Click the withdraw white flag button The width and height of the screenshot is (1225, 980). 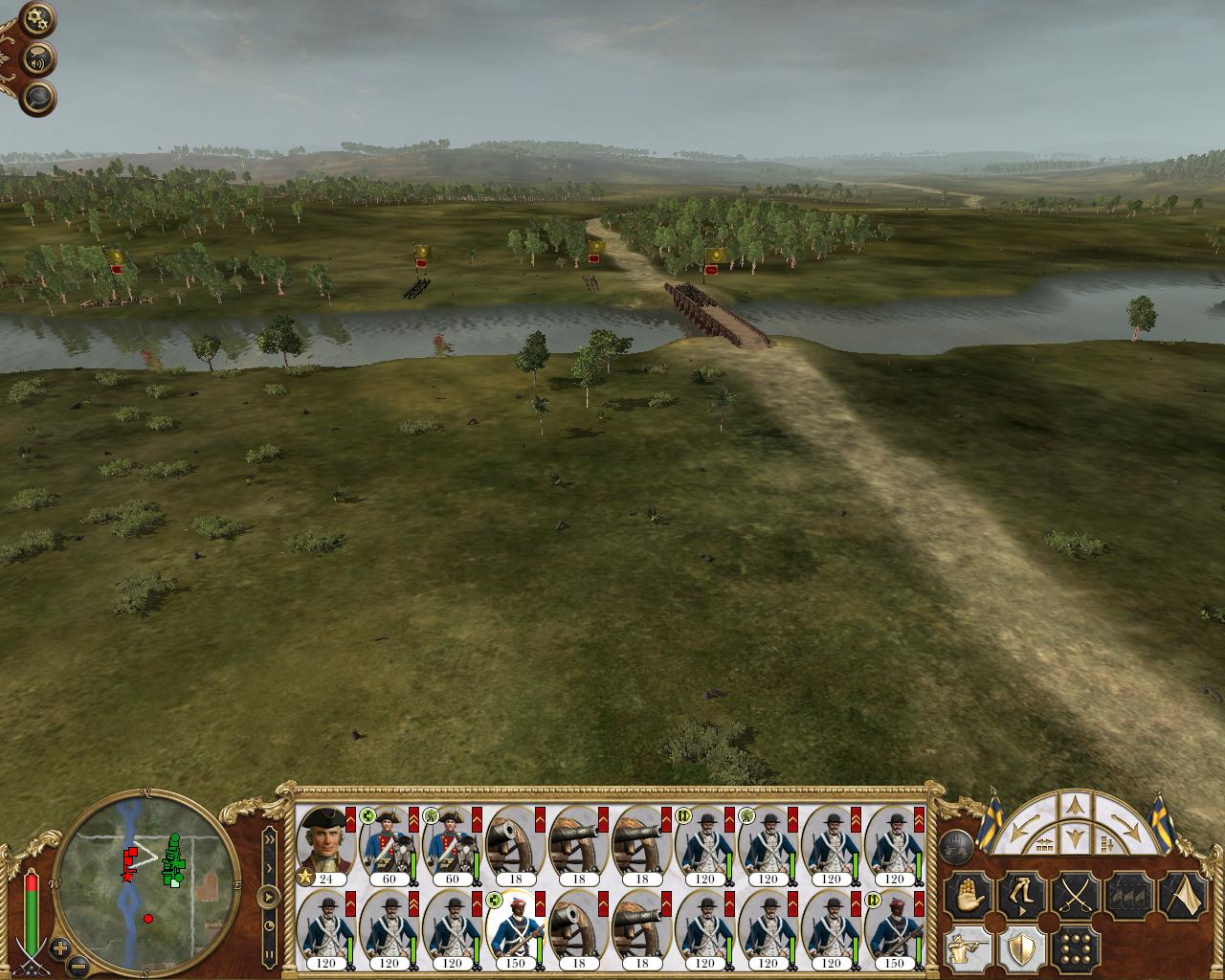coord(1183,897)
